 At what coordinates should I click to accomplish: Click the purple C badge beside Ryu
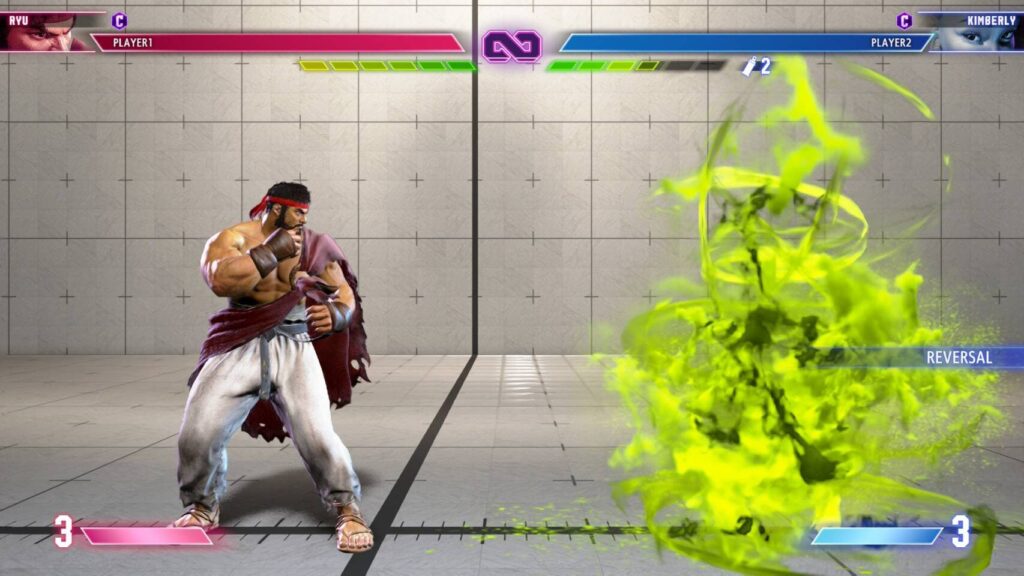(119, 20)
